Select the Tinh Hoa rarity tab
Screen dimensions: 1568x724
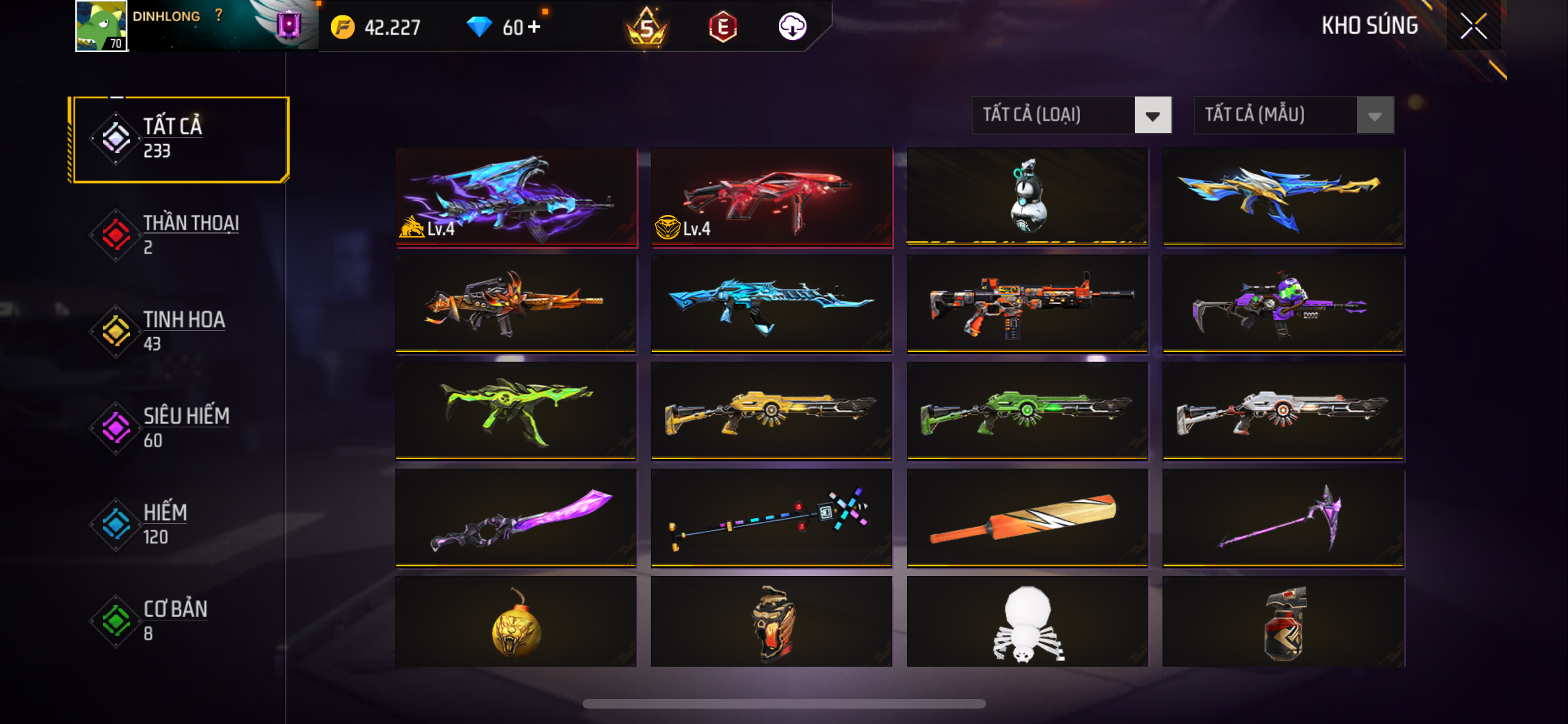click(x=180, y=331)
